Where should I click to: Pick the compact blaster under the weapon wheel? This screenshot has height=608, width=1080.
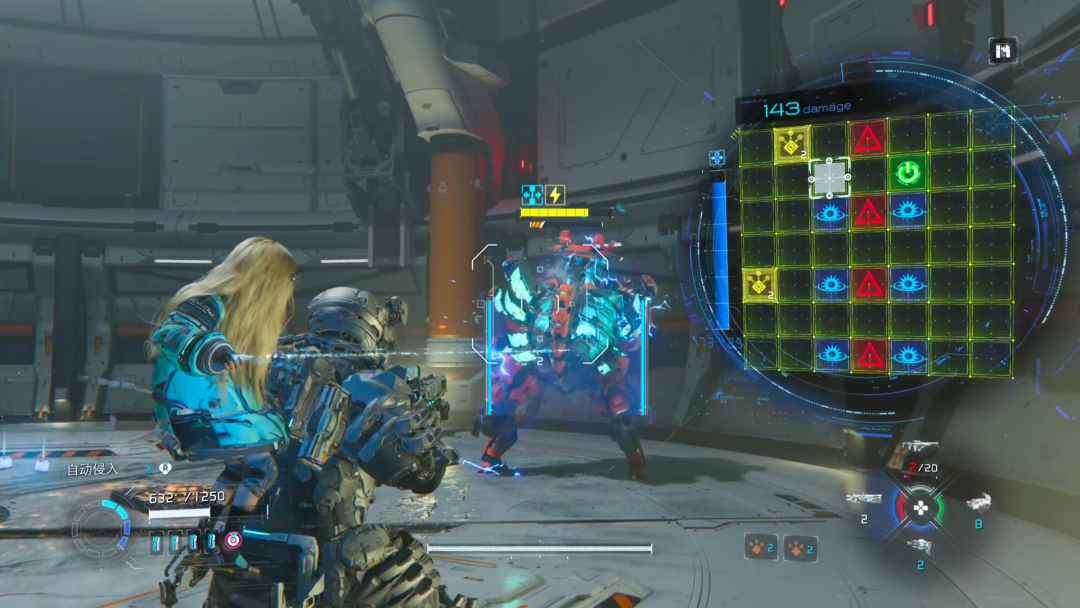pos(920,546)
